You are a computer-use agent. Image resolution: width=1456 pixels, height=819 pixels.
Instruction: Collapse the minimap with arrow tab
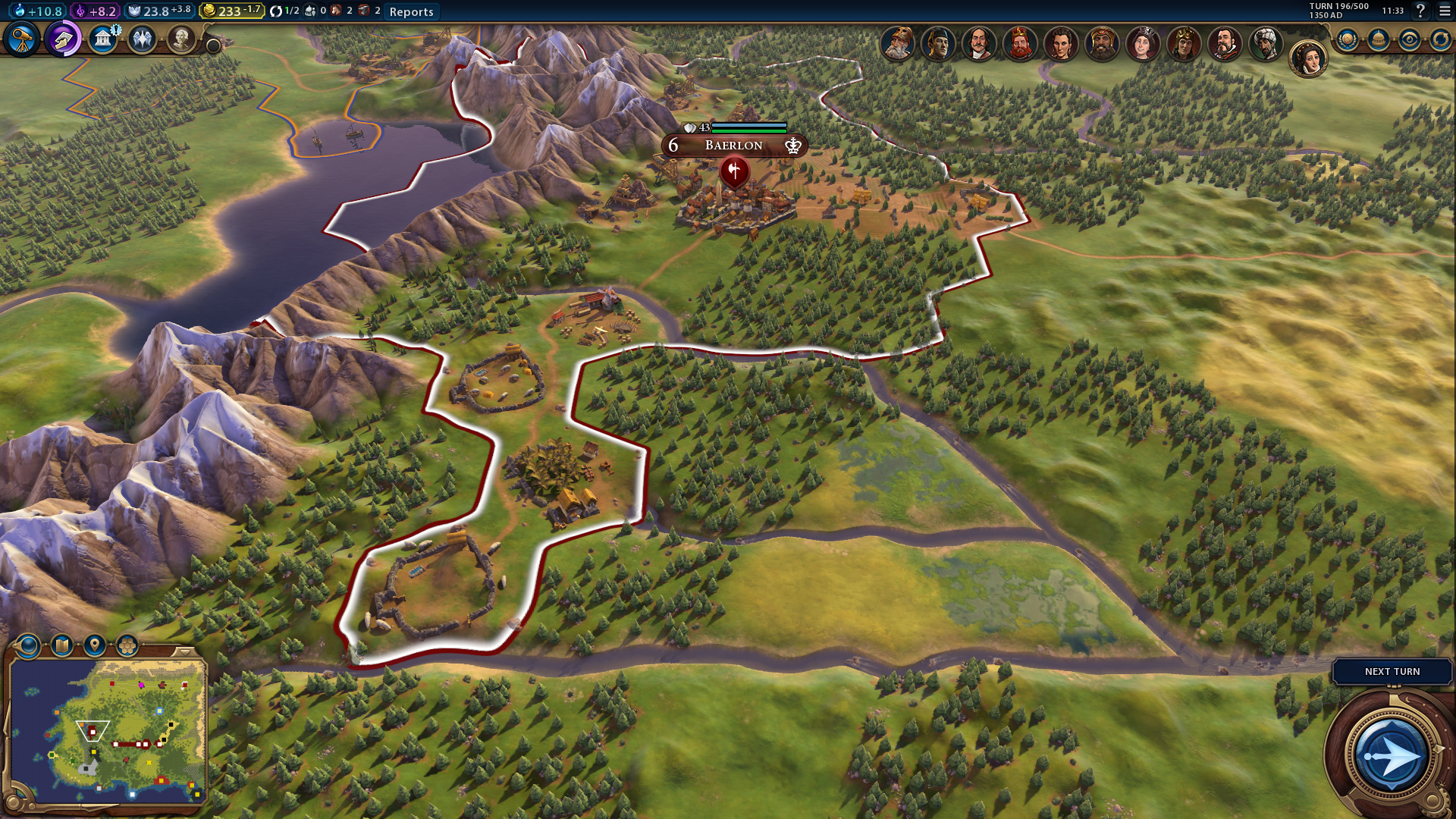point(183,651)
